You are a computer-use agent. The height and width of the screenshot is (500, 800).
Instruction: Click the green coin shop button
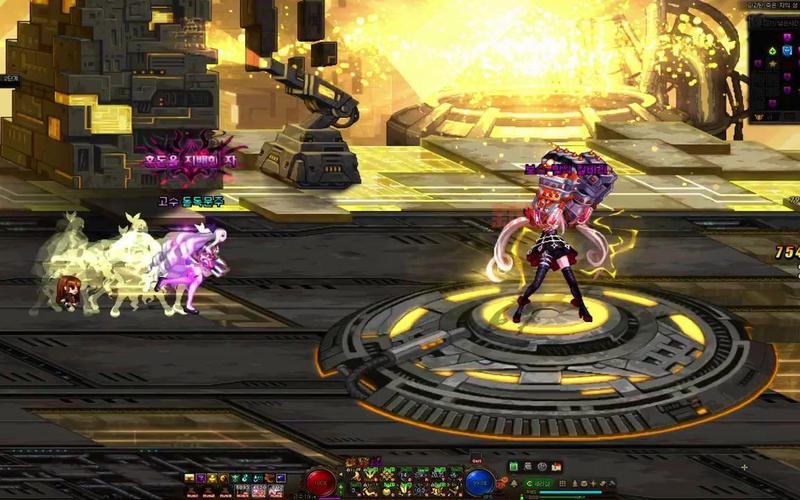point(537,484)
